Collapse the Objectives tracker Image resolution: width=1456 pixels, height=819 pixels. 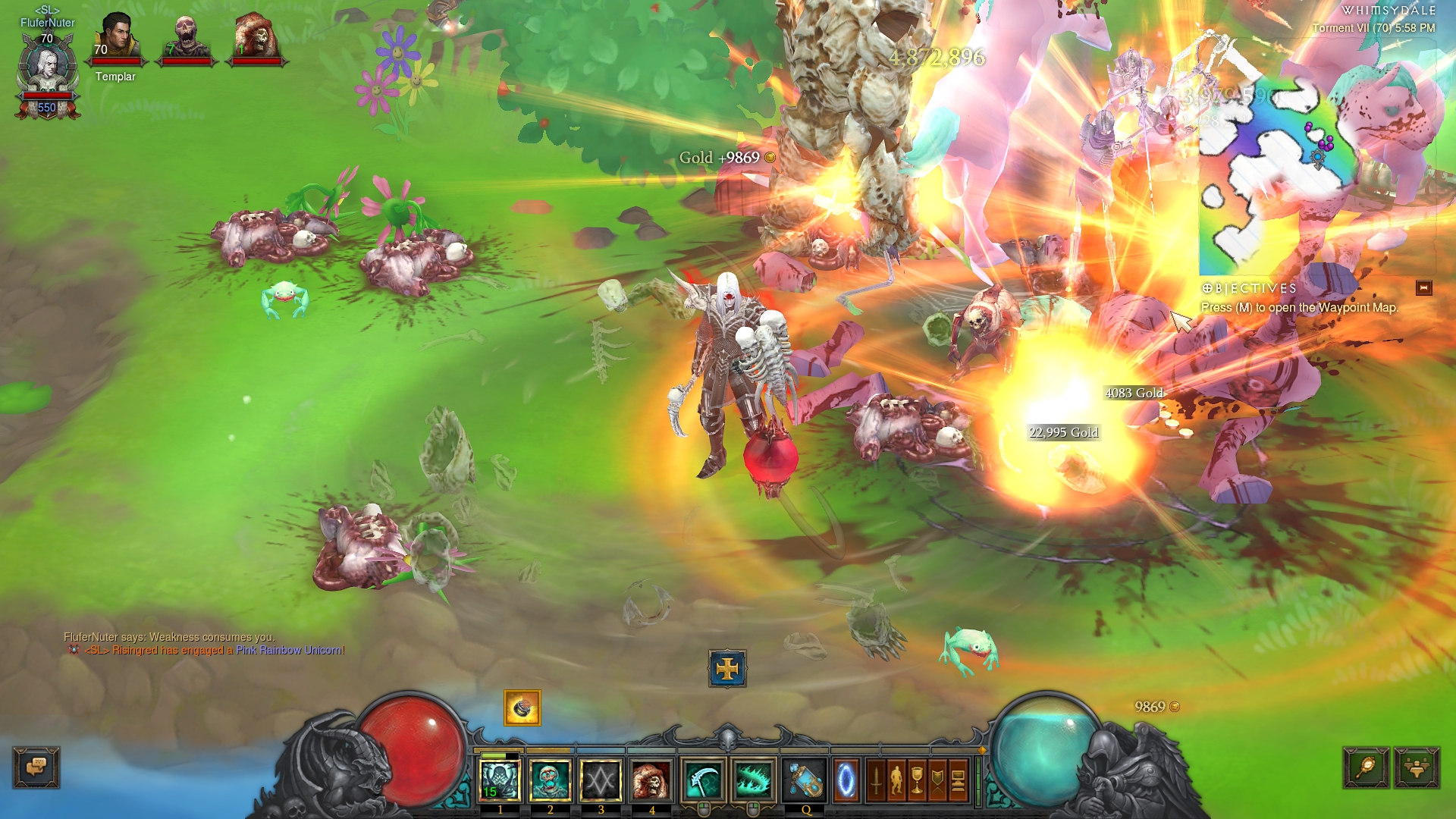pos(1423,288)
